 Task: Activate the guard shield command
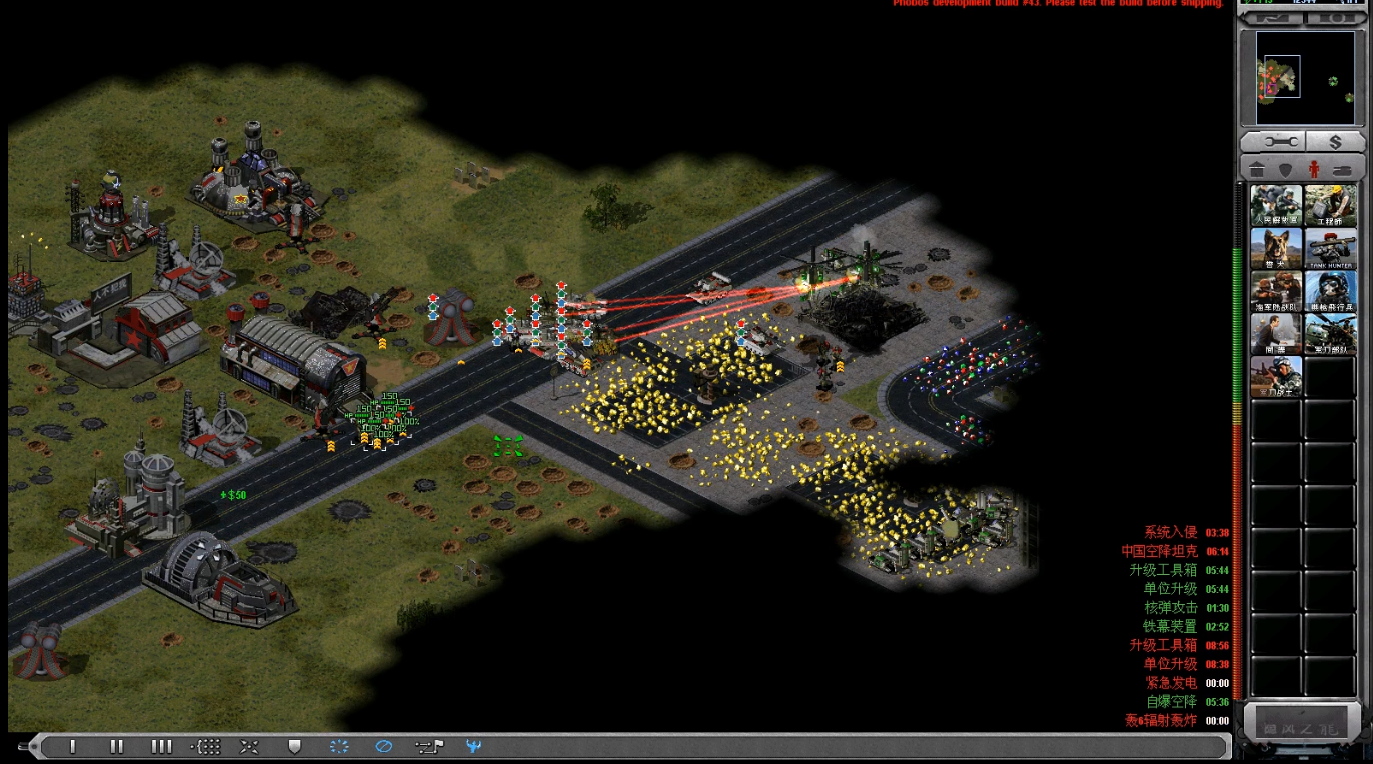point(294,746)
